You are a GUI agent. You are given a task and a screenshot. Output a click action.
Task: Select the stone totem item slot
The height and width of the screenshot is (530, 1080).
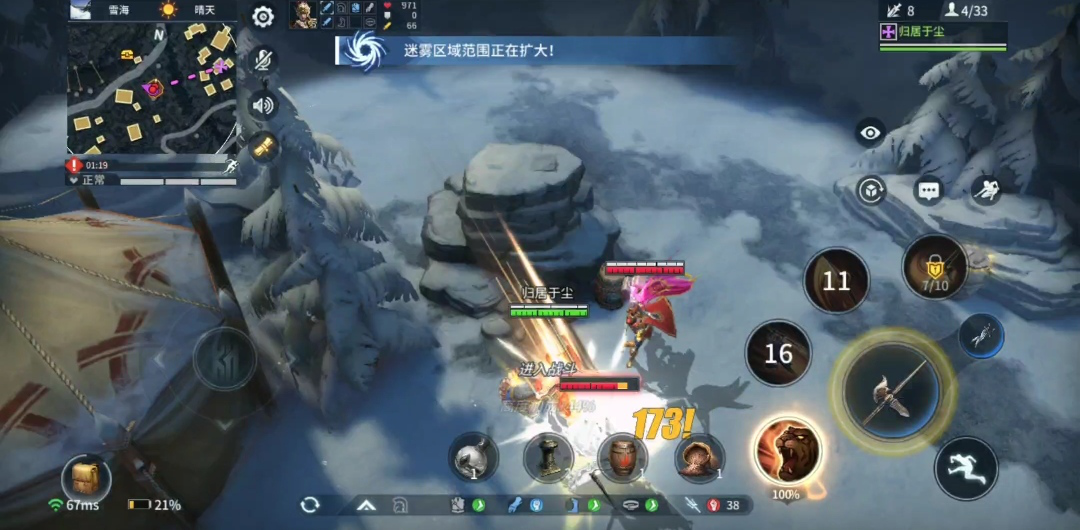tap(548, 459)
